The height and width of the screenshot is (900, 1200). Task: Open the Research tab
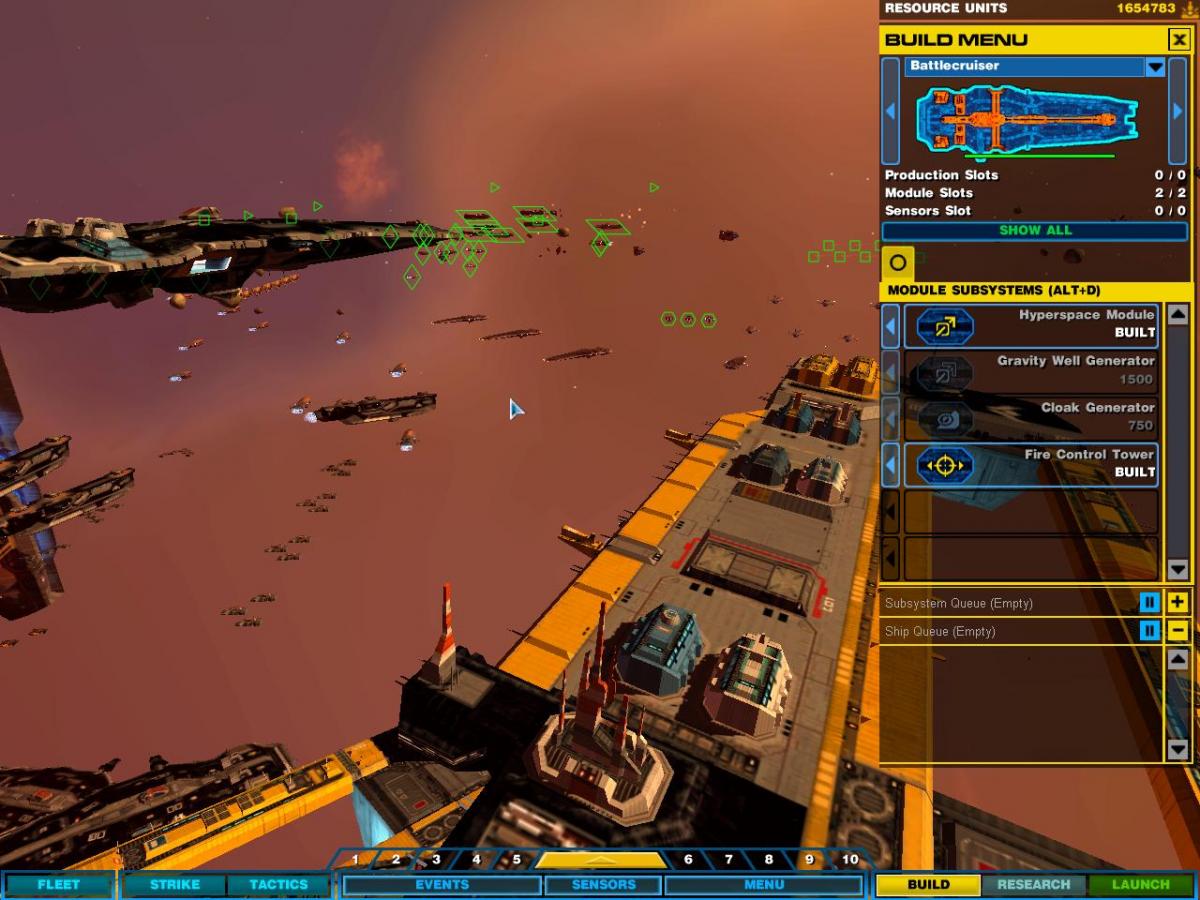(1033, 885)
